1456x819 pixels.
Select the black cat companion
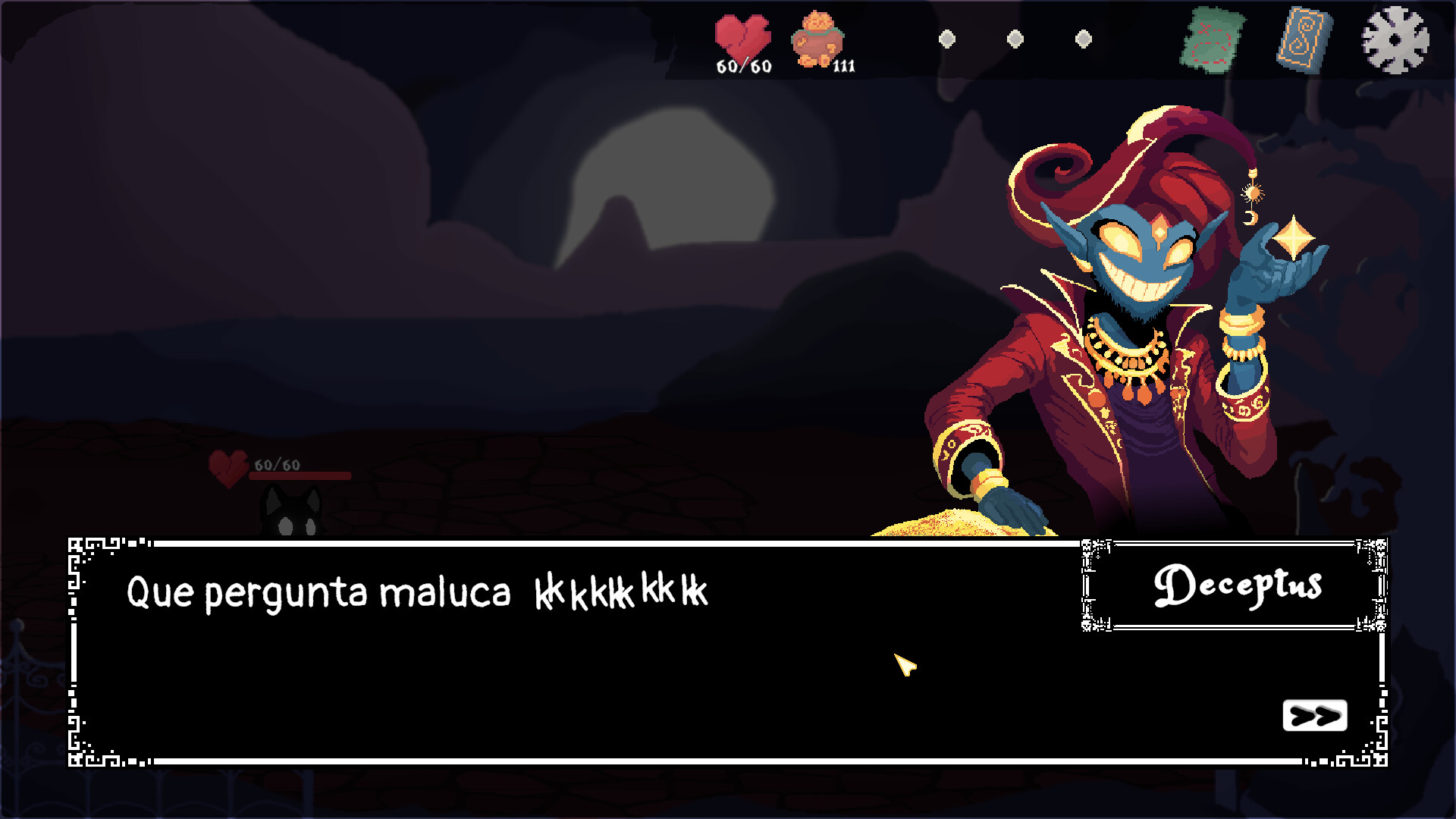click(x=292, y=510)
